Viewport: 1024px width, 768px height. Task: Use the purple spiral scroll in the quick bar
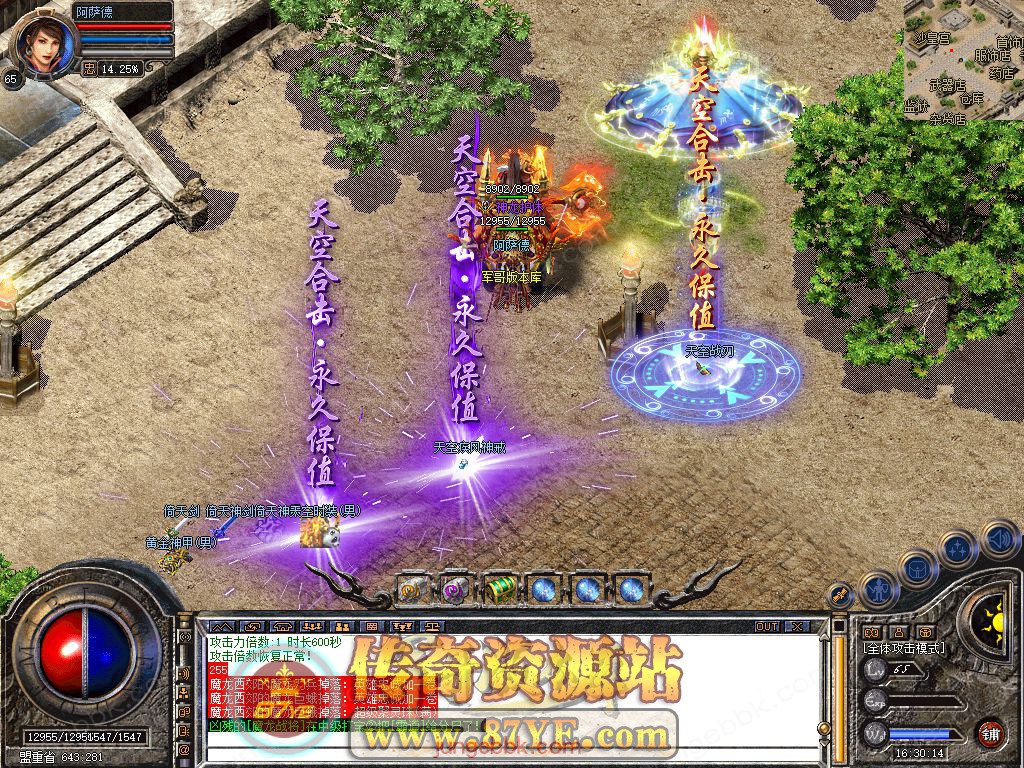[456, 590]
